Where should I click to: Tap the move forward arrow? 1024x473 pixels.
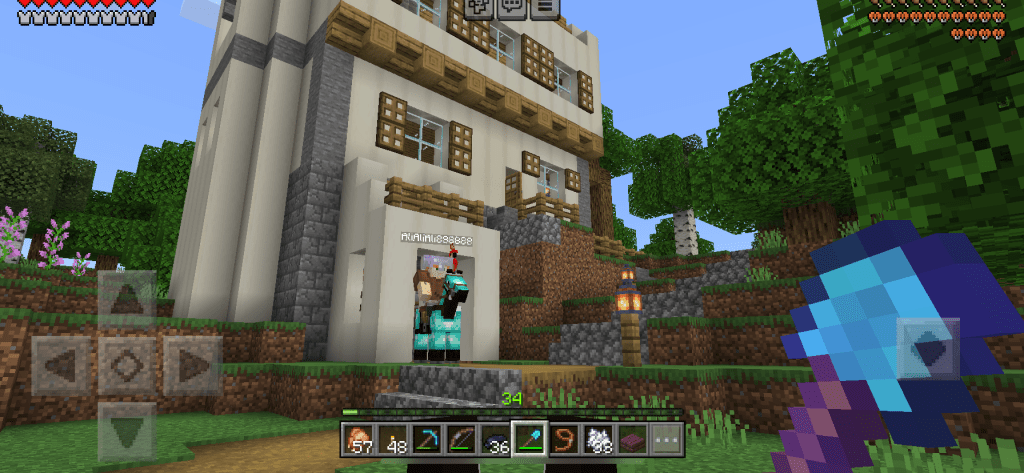coord(126,298)
